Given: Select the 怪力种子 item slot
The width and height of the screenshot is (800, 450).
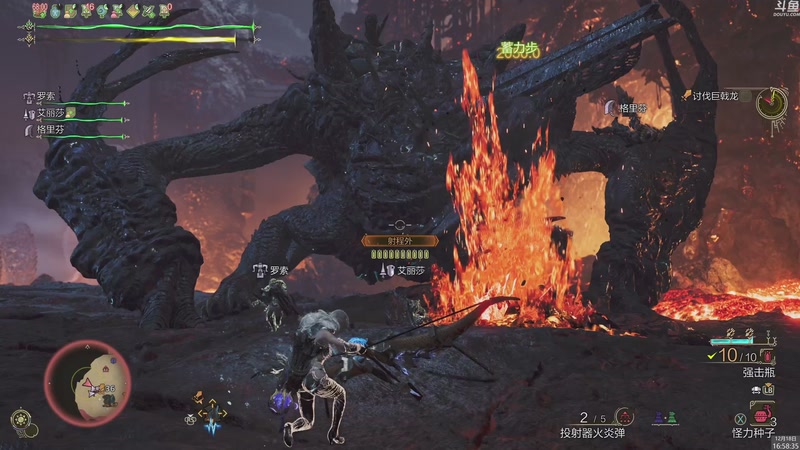Looking at the screenshot, I should [762, 414].
